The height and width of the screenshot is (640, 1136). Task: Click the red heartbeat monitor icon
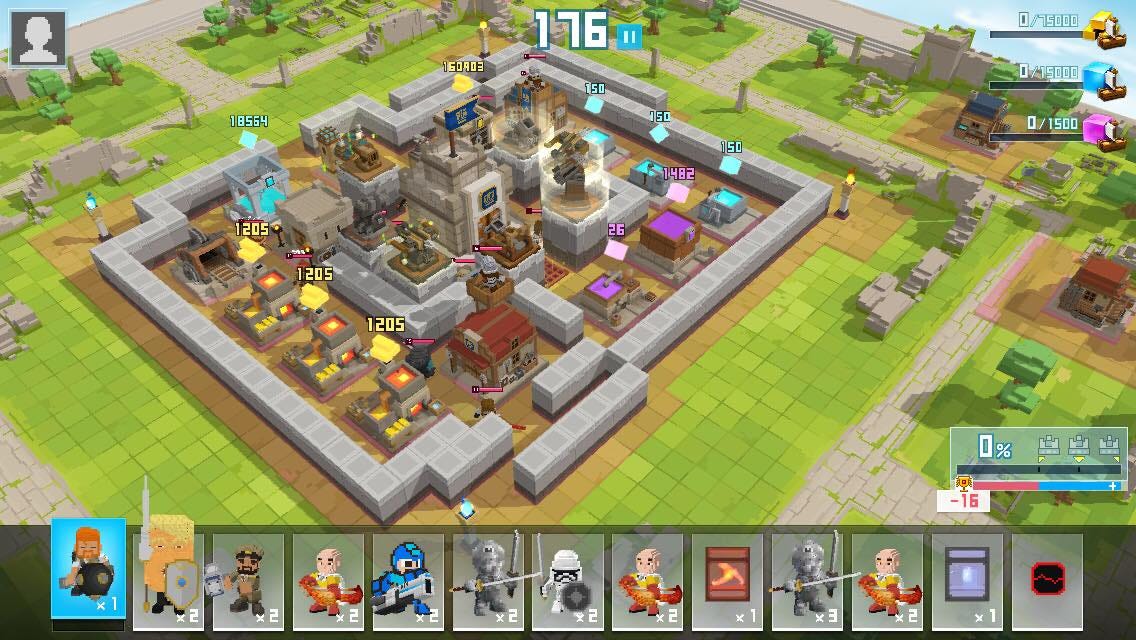pos(1047,575)
